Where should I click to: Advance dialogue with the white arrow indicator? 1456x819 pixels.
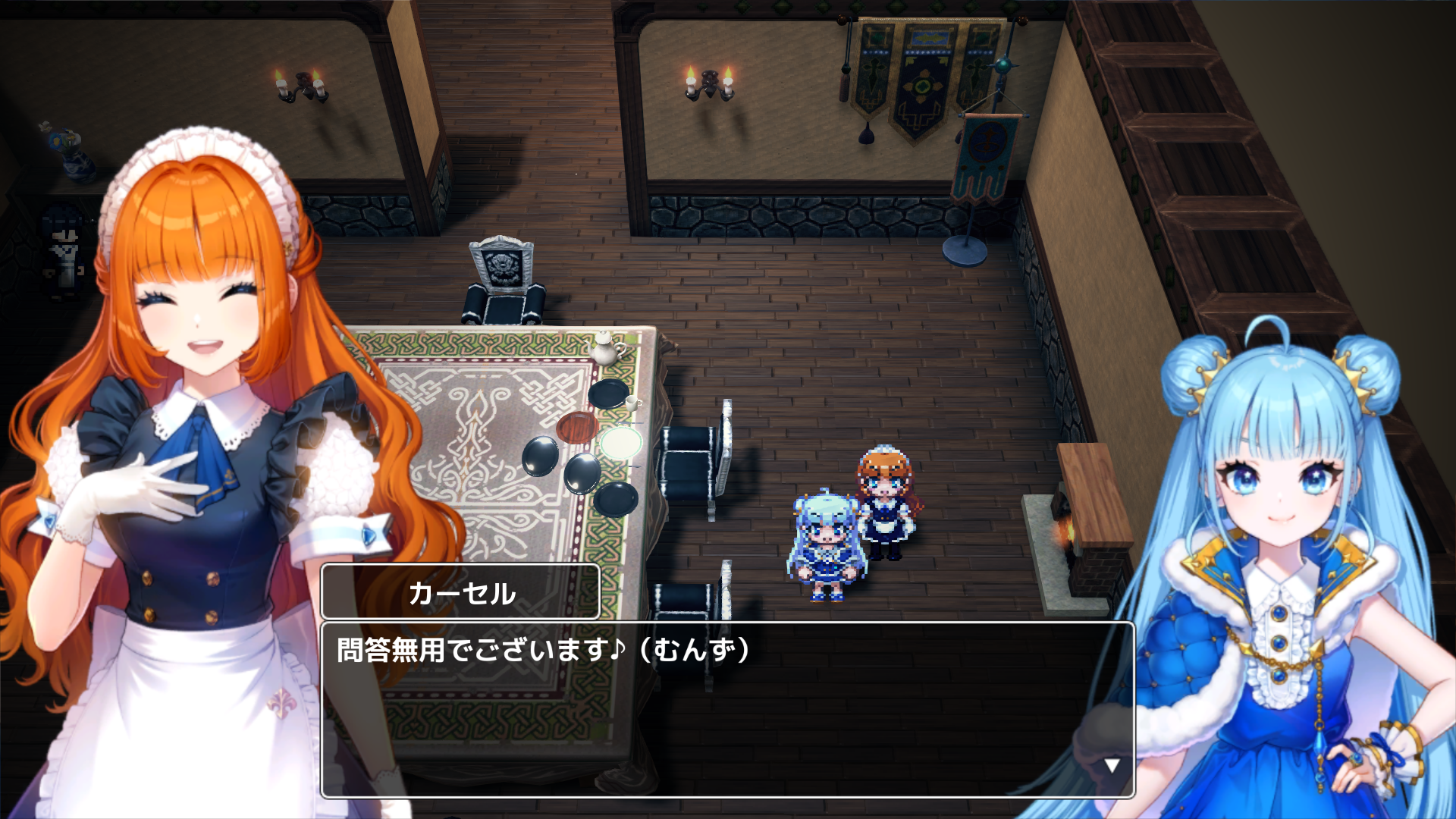point(1112,765)
